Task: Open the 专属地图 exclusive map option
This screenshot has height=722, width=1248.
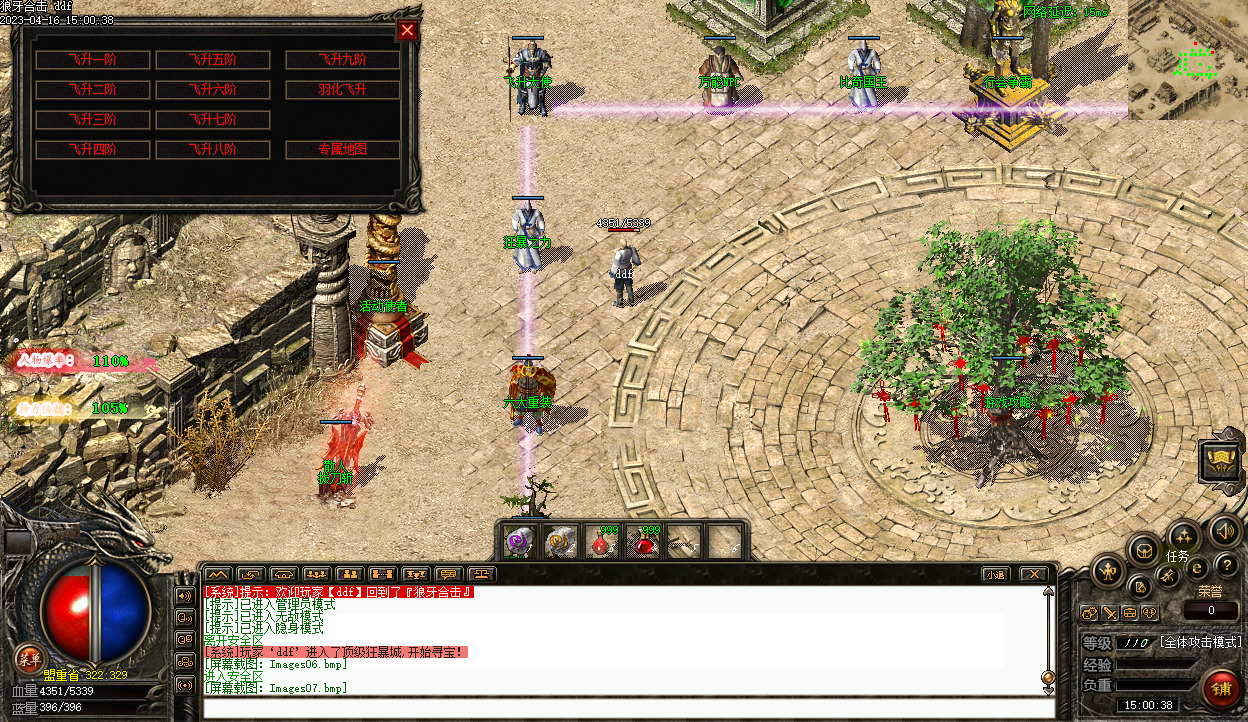Action: pyautogui.click(x=343, y=150)
